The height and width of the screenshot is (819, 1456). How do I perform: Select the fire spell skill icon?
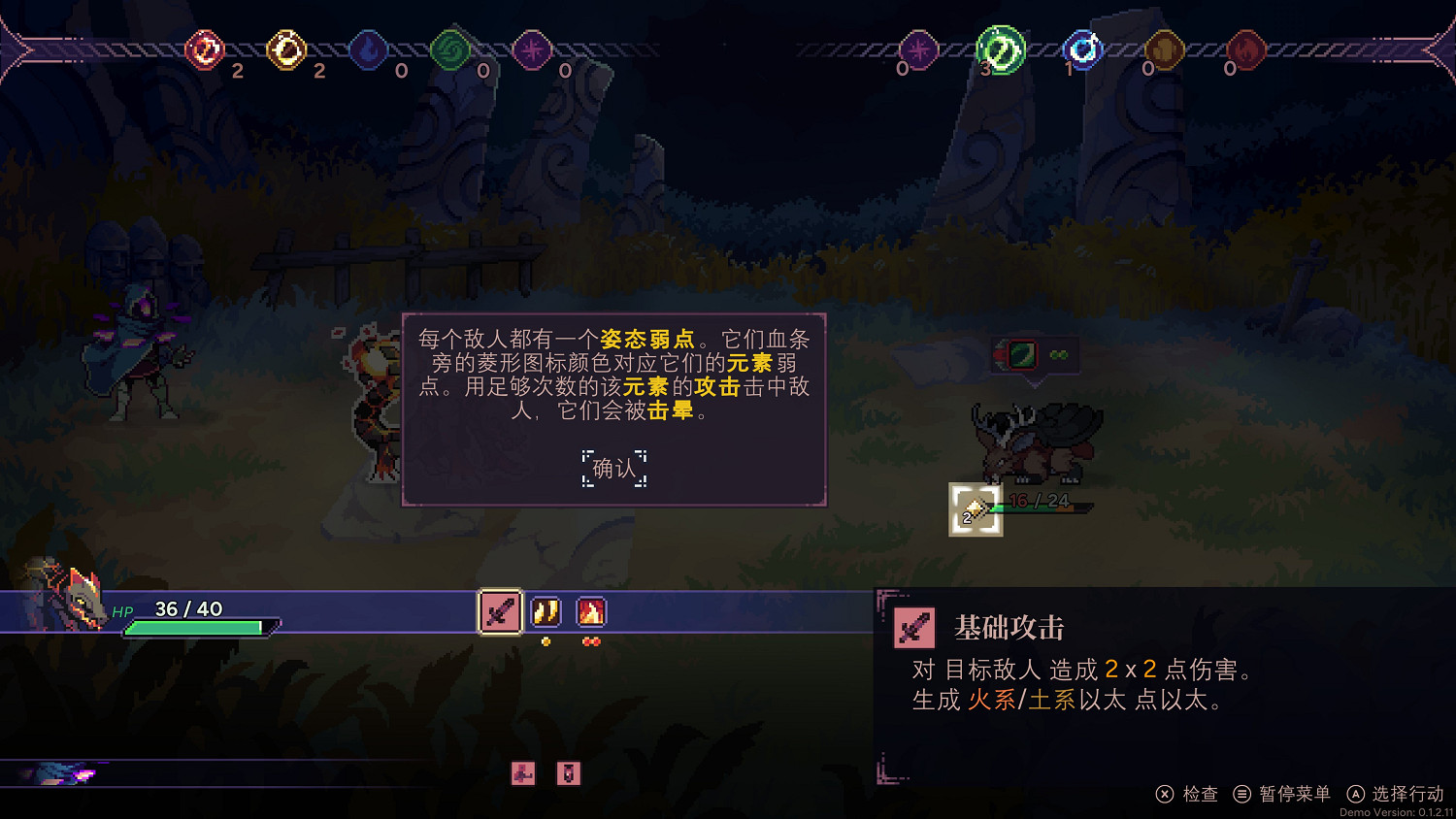(x=591, y=611)
